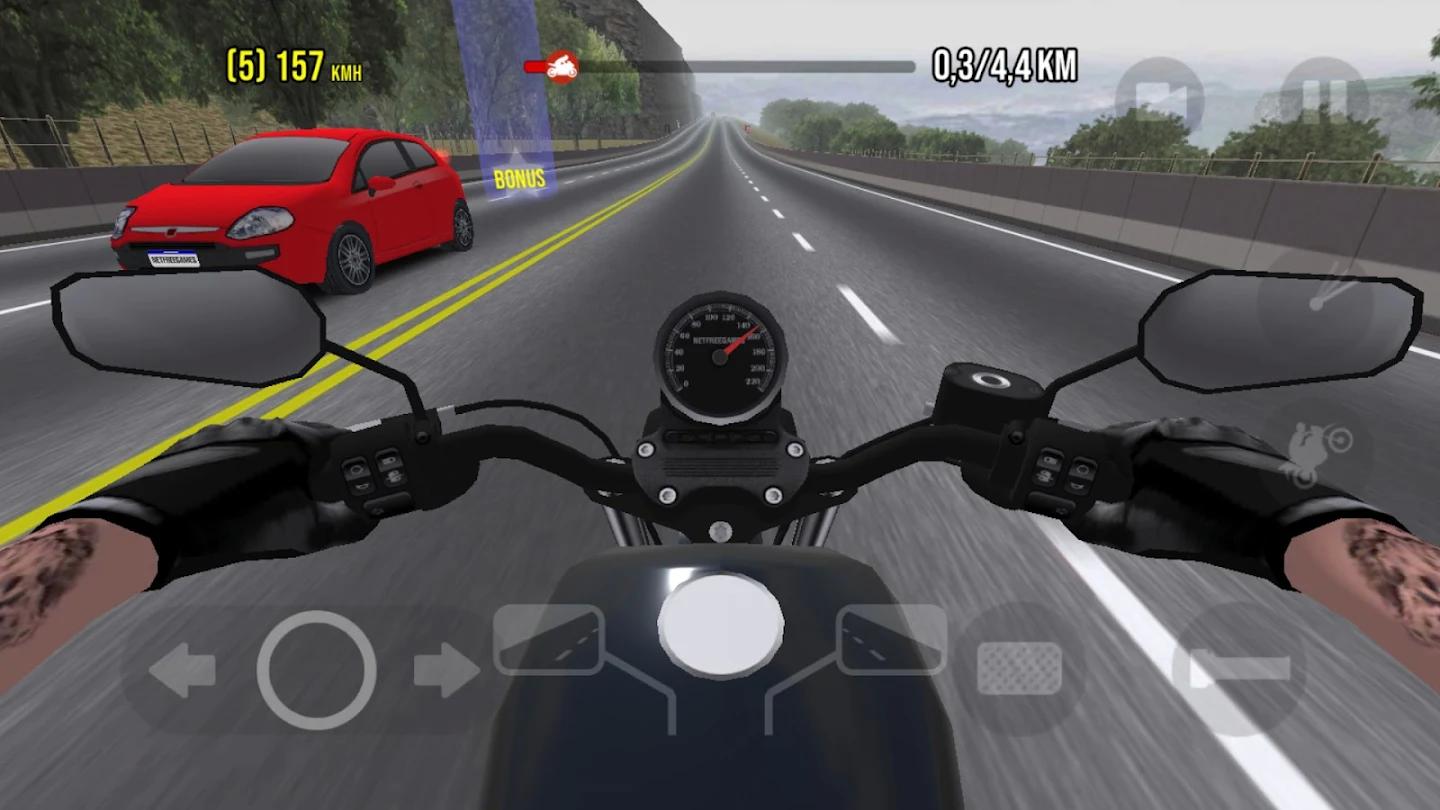Tap the left lane-change mirror icon
Screen dimensions: 1440x810
(x=548, y=640)
